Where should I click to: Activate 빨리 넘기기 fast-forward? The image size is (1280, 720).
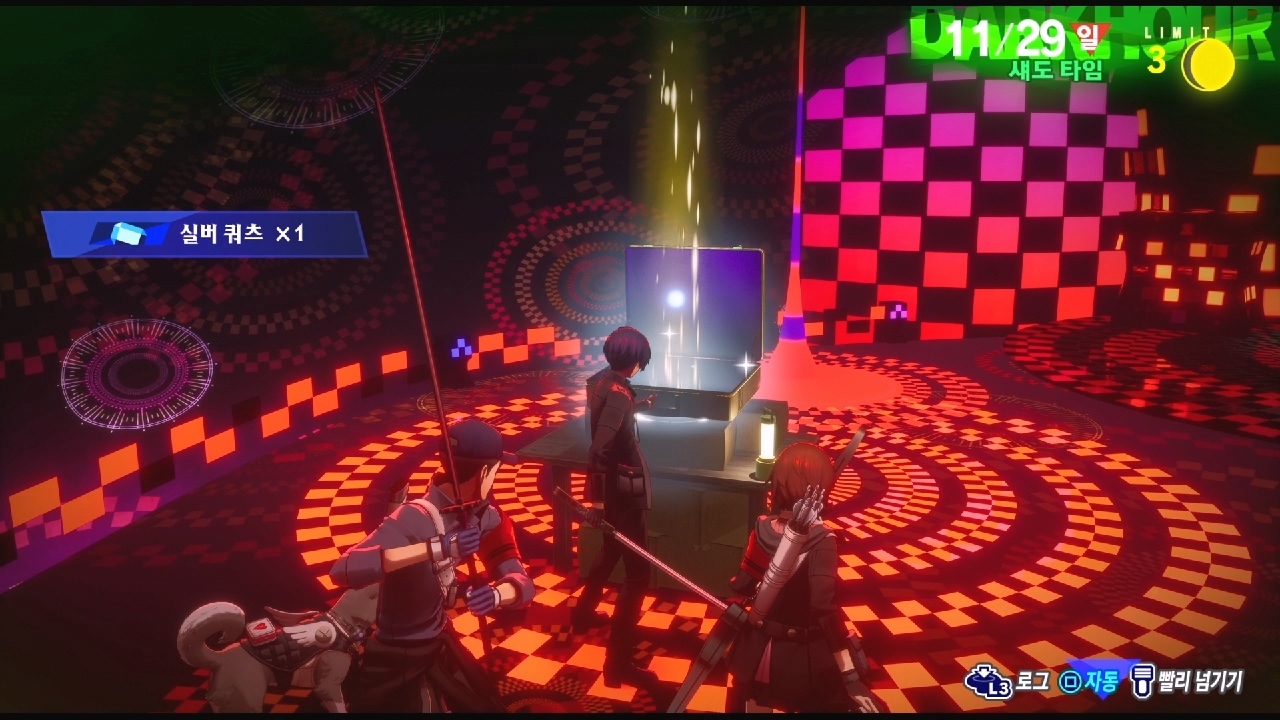[1188, 682]
